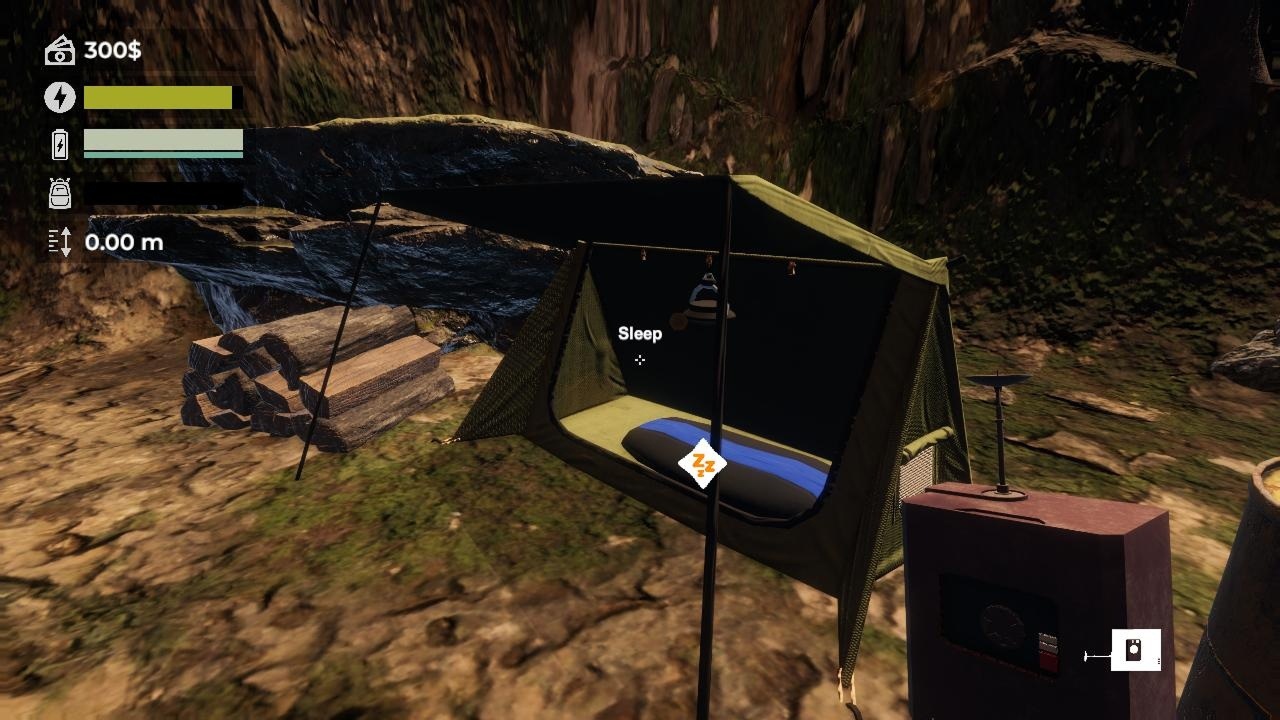Screen dimensions: 1280x720
Task: Click the radio interaction icon near the battery pack
Action: pyautogui.click(x=1137, y=648)
